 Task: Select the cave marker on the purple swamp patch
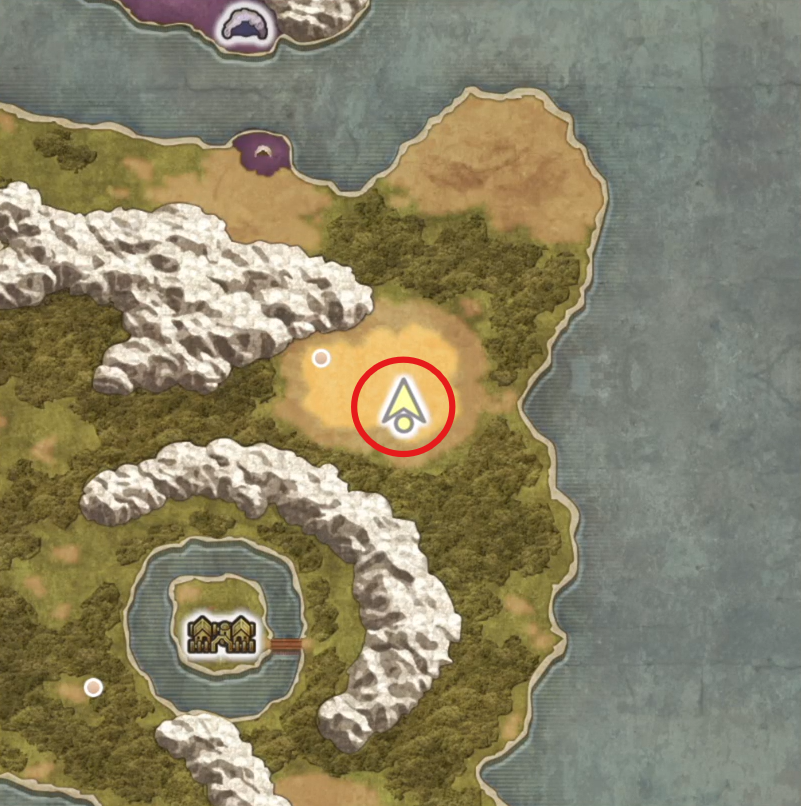263,152
